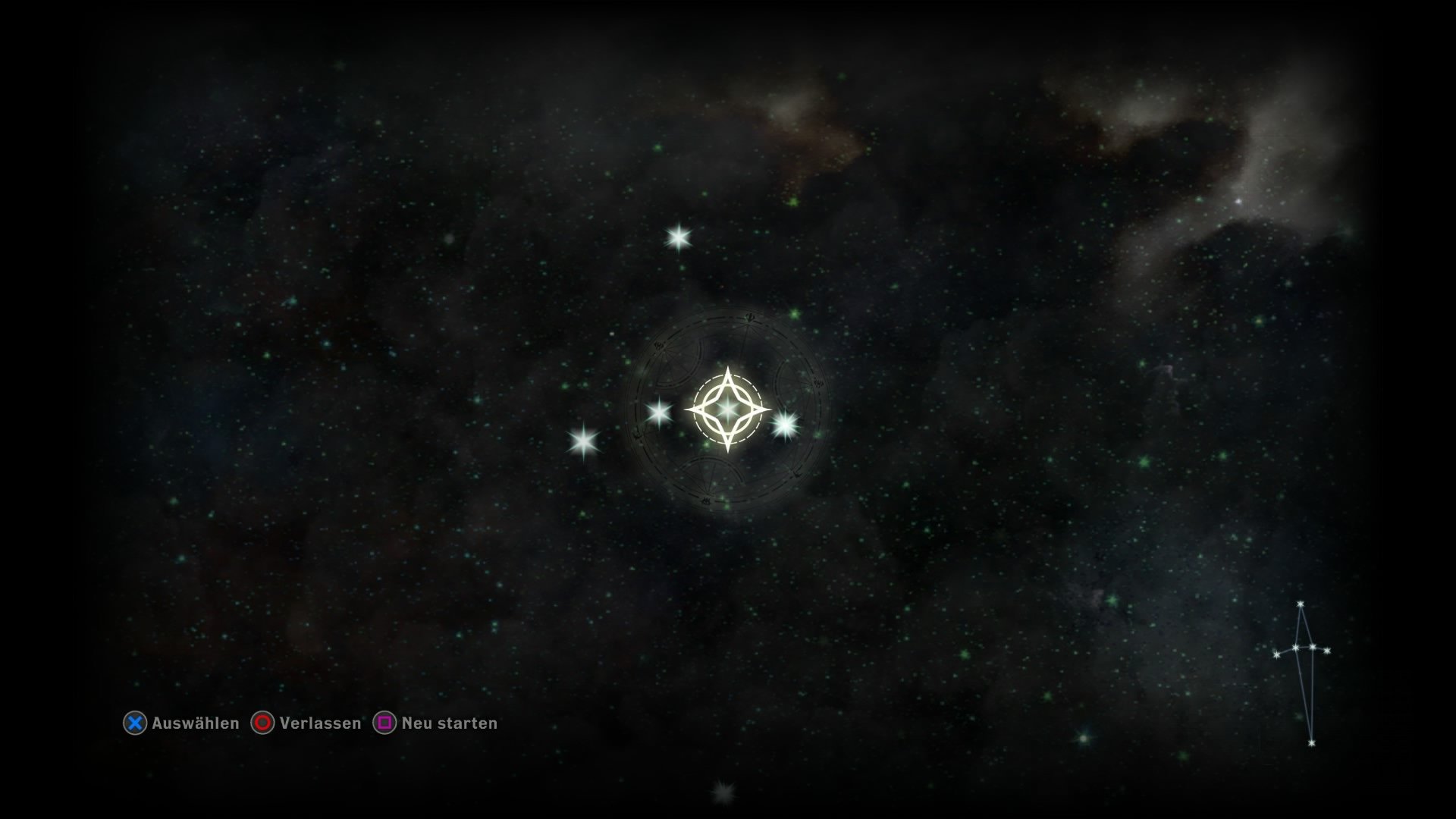The image size is (1456, 819).
Task: Click the glyph at the top of the astrarium ring
Action: (x=749, y=317)
